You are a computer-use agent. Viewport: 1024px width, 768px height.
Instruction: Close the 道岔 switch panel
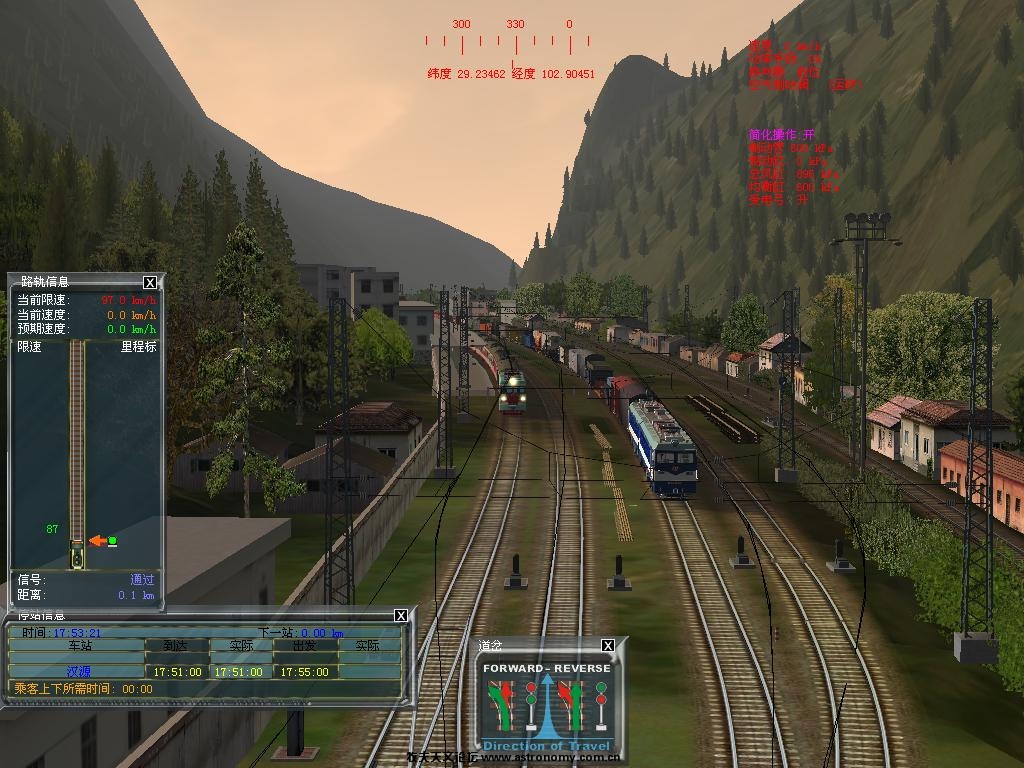tap(607, 646)
